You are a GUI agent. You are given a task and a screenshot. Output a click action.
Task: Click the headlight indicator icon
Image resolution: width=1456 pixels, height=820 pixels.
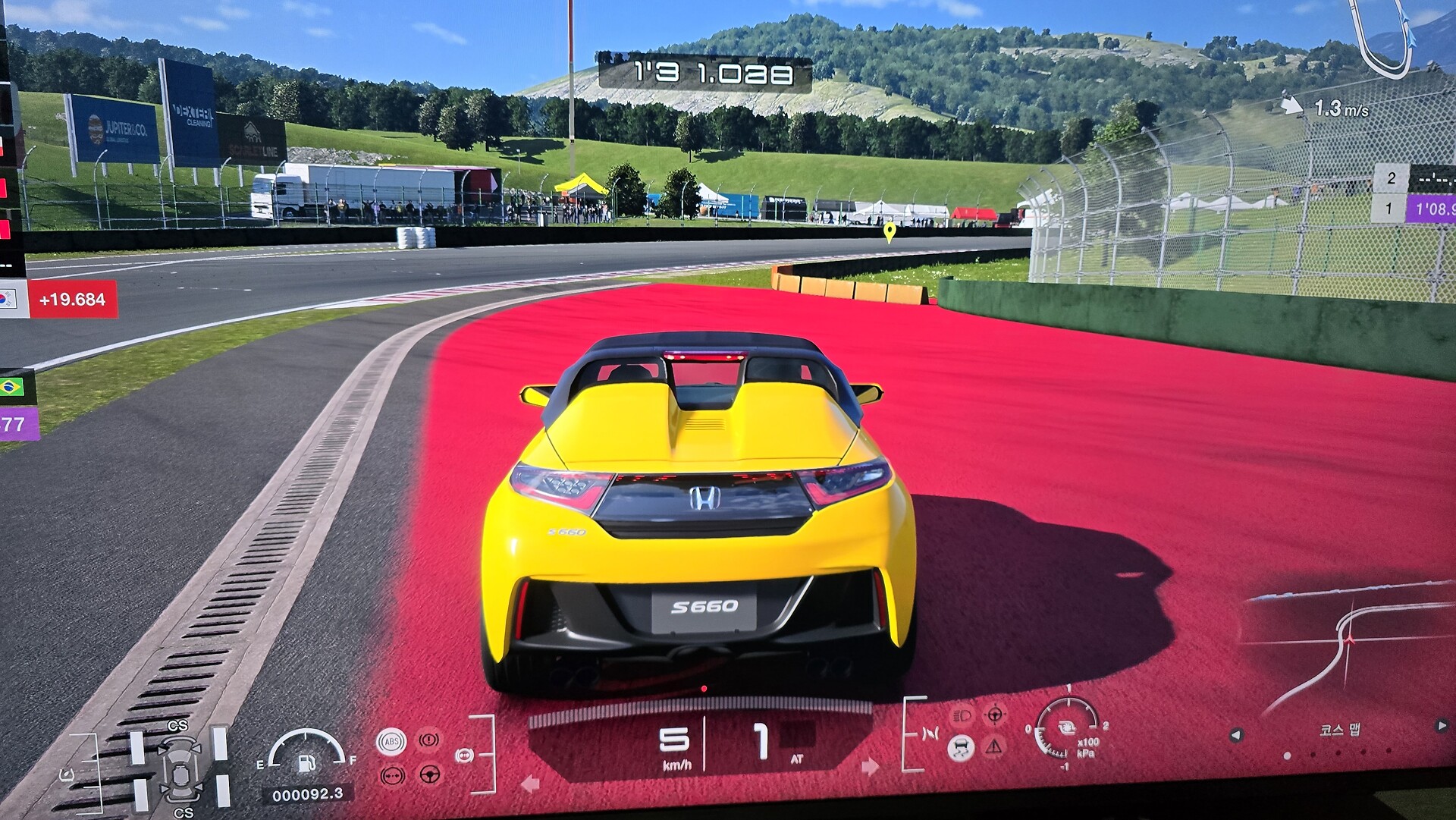(x=961, y=715)
